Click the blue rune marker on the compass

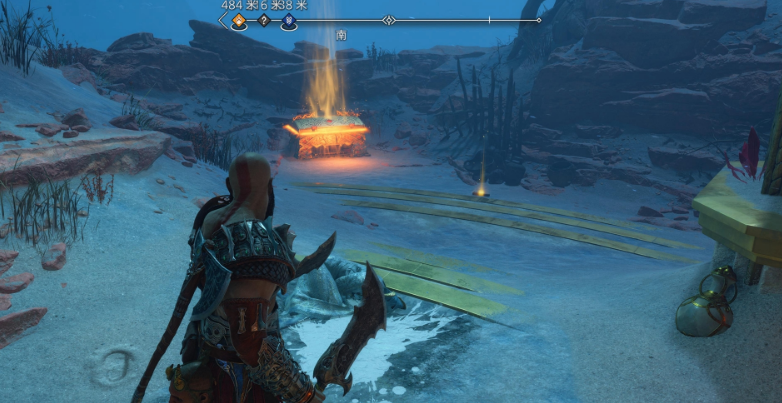click(288, 20)
